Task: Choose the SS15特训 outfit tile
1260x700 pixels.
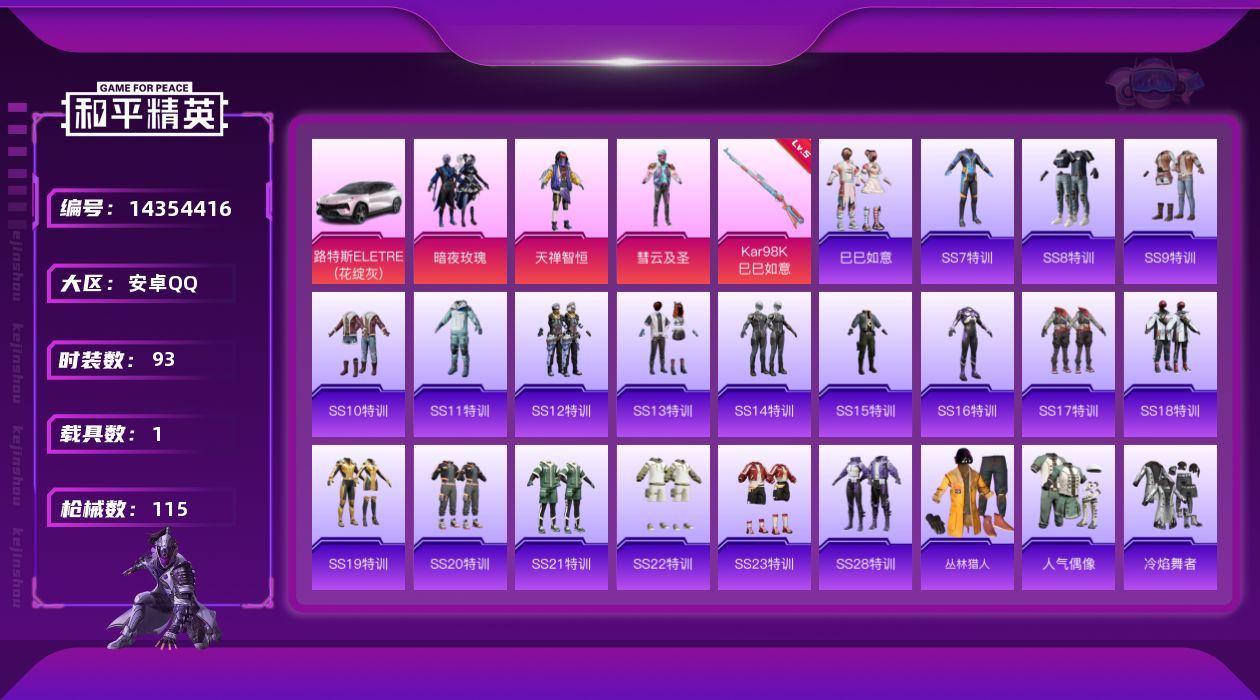Action: pyautogui.click(x=866, y=364)
